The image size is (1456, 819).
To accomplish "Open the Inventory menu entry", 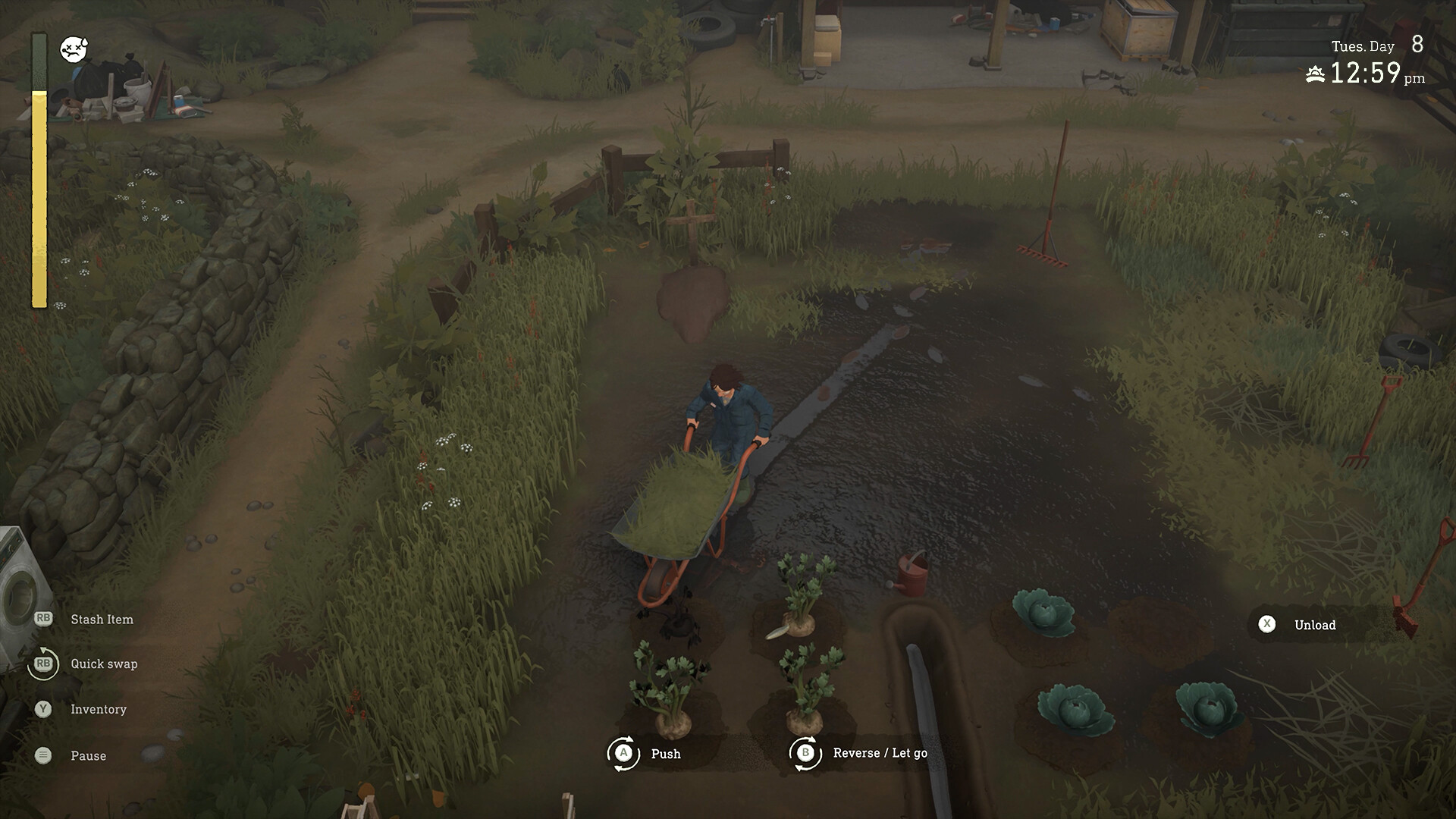I will click(98, 710).
